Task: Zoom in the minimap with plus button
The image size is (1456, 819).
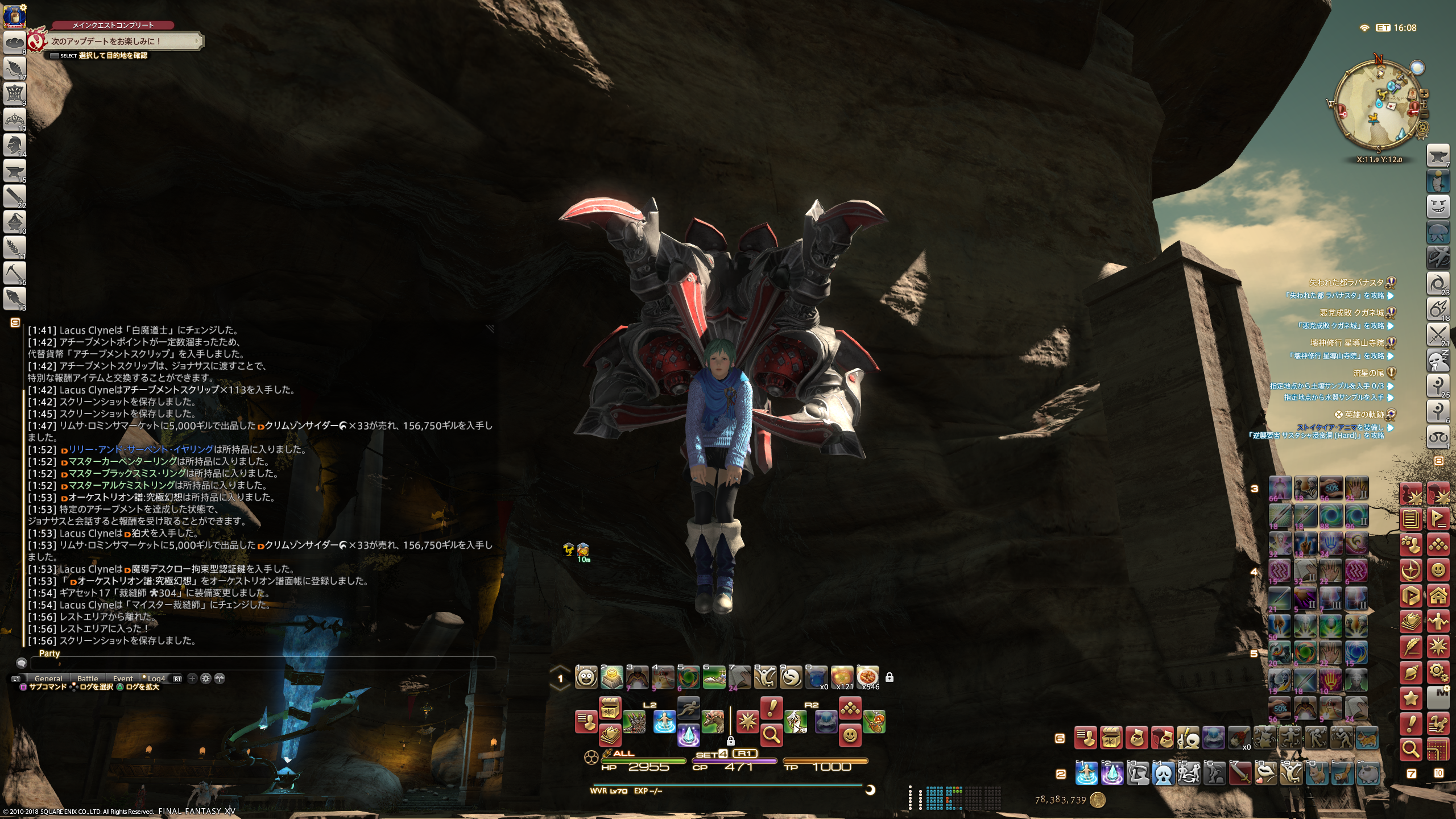Action: [x=1424, y=93]
